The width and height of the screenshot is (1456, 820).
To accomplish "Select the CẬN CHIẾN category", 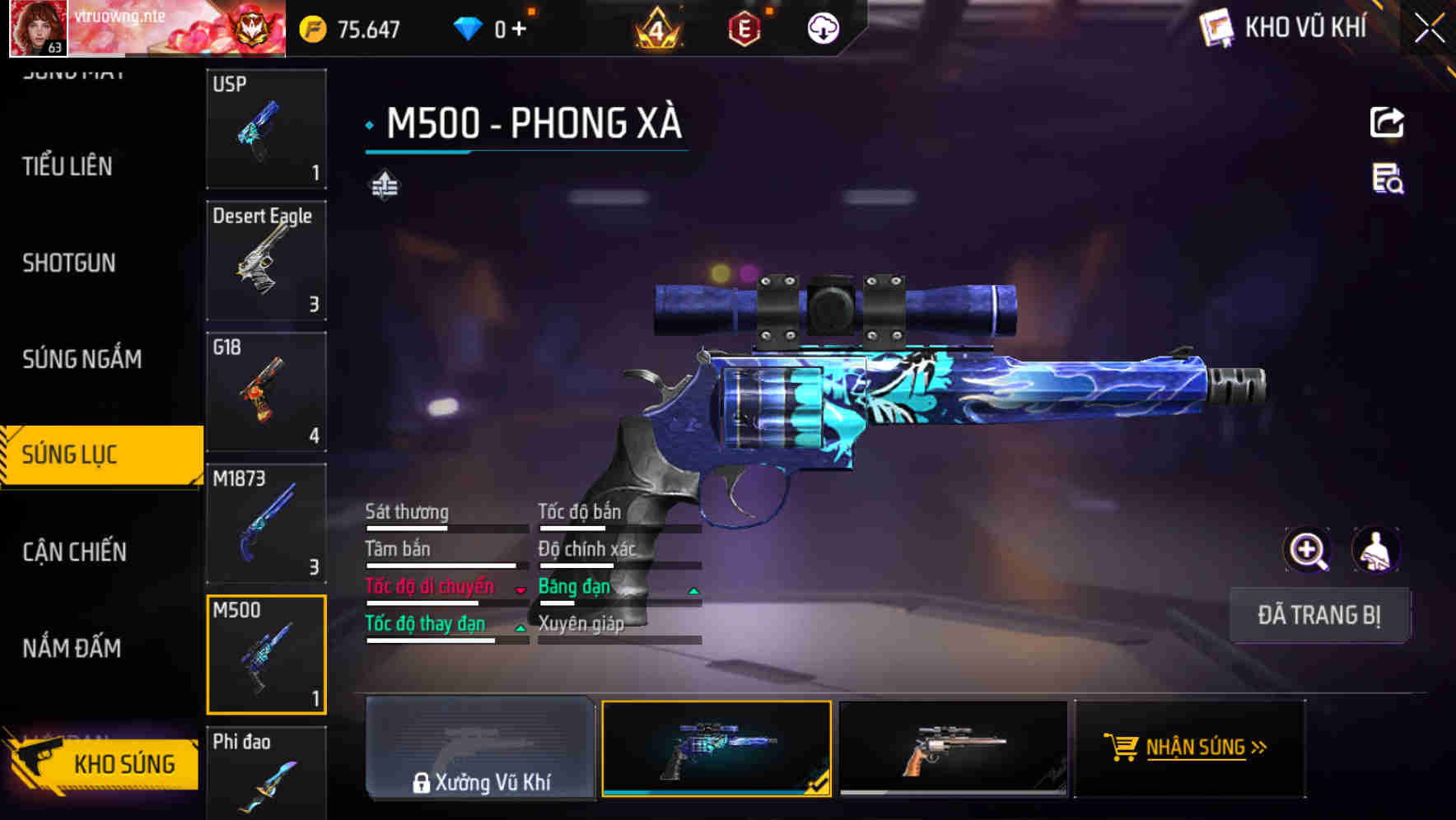I will pos(72,552).
